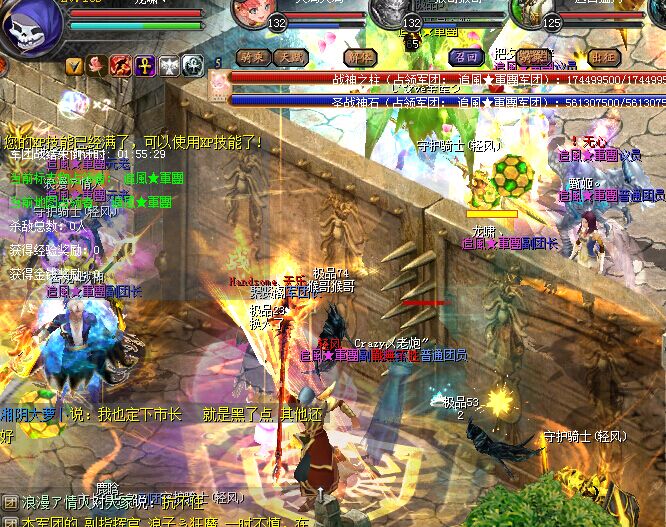Screen dimensions: 666x527
Task: Toggle the yellow checkmark buff icon
Action: coord(74,66)
